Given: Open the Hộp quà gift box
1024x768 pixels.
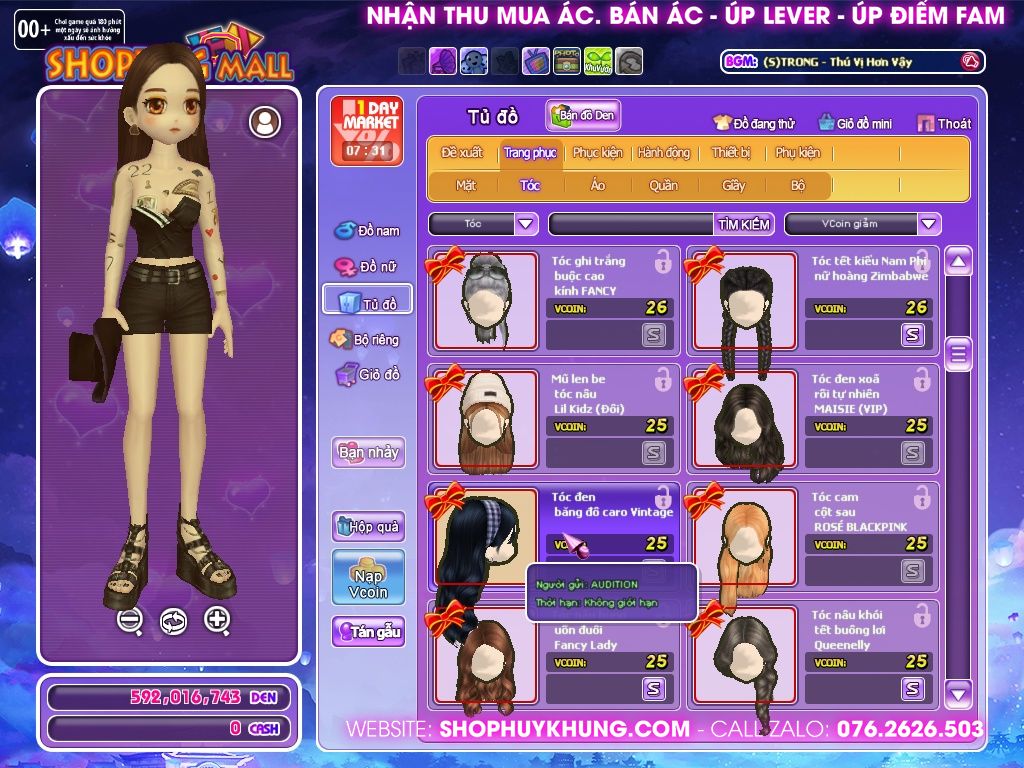Looking at the screenshot, I should (368, 526).
